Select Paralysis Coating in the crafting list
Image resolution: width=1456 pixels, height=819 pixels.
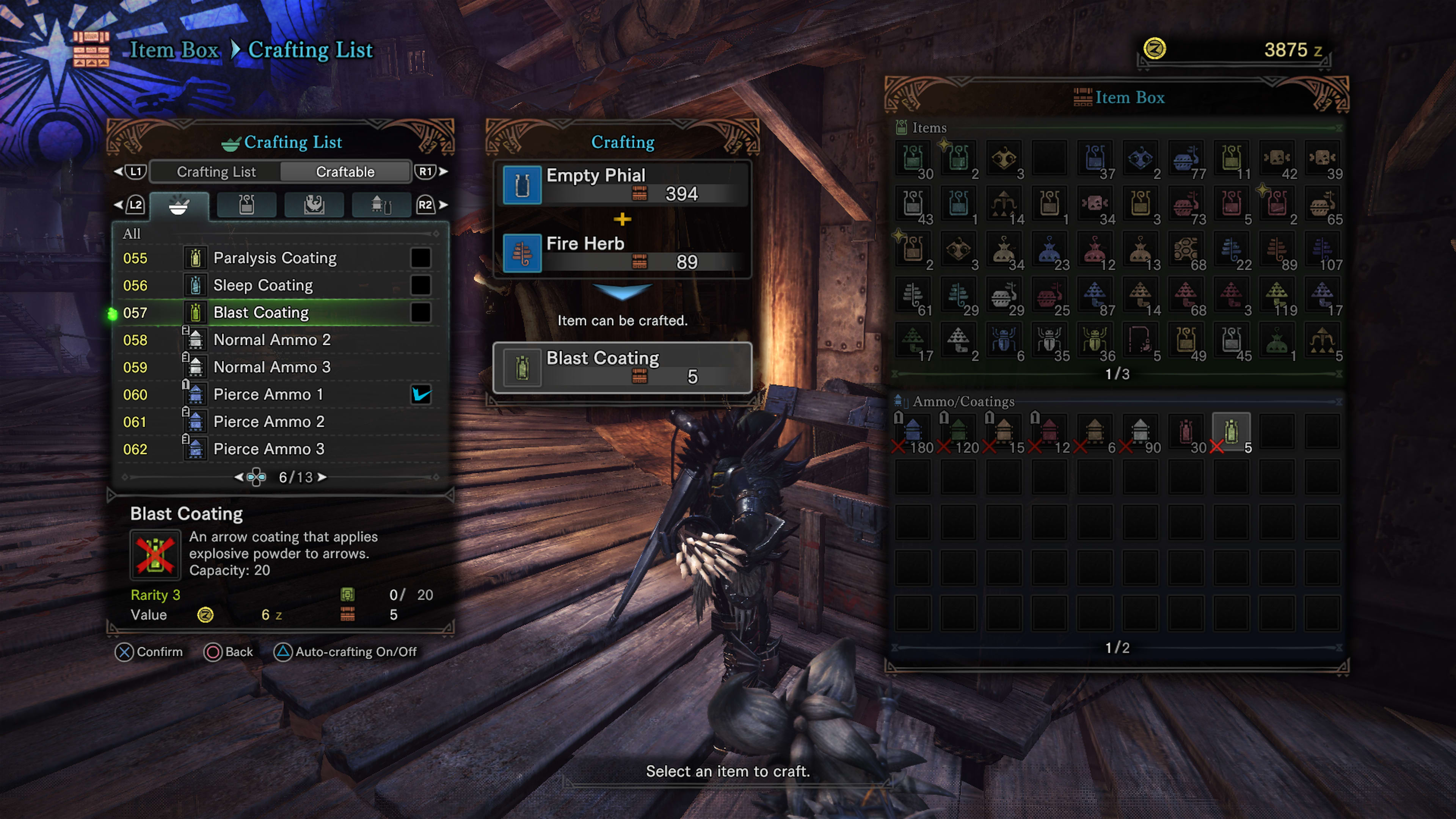click(x=275, y=258)
